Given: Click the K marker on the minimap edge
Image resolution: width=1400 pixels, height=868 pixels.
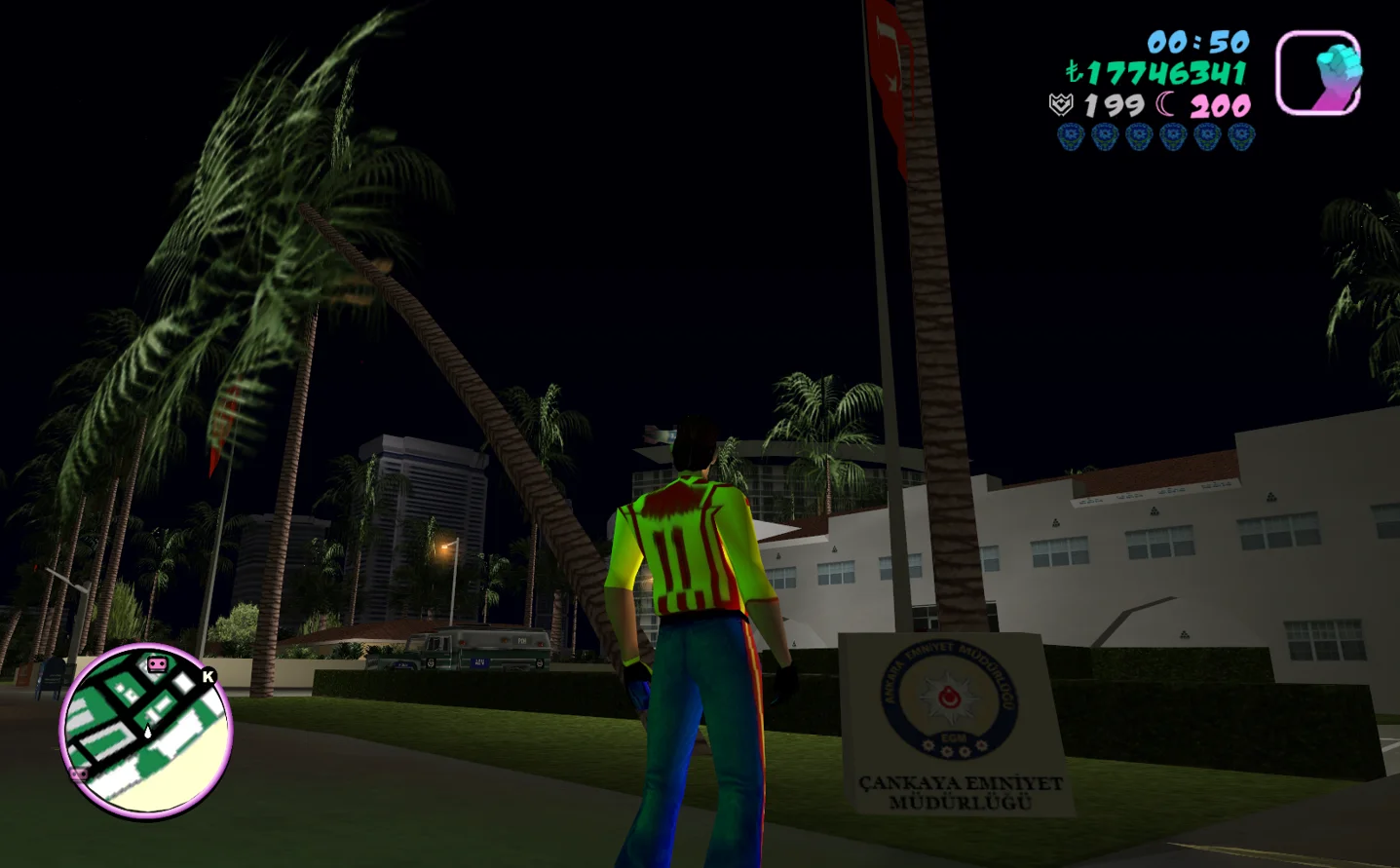Looking at the screenshot, I should coord(208,676).
